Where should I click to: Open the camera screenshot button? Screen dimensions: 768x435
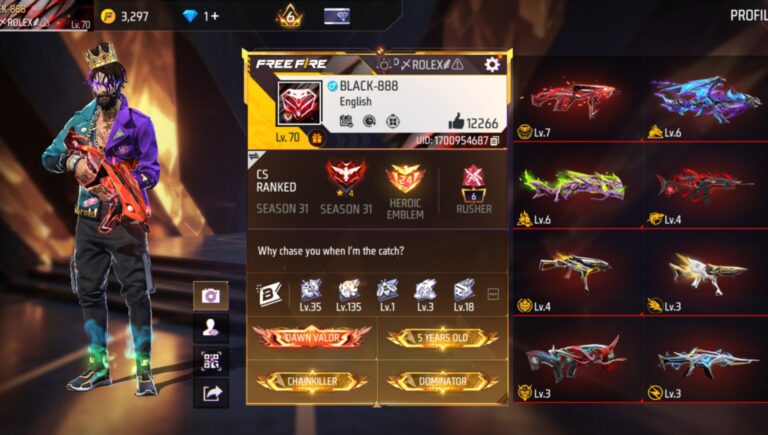tap(211, 295)
